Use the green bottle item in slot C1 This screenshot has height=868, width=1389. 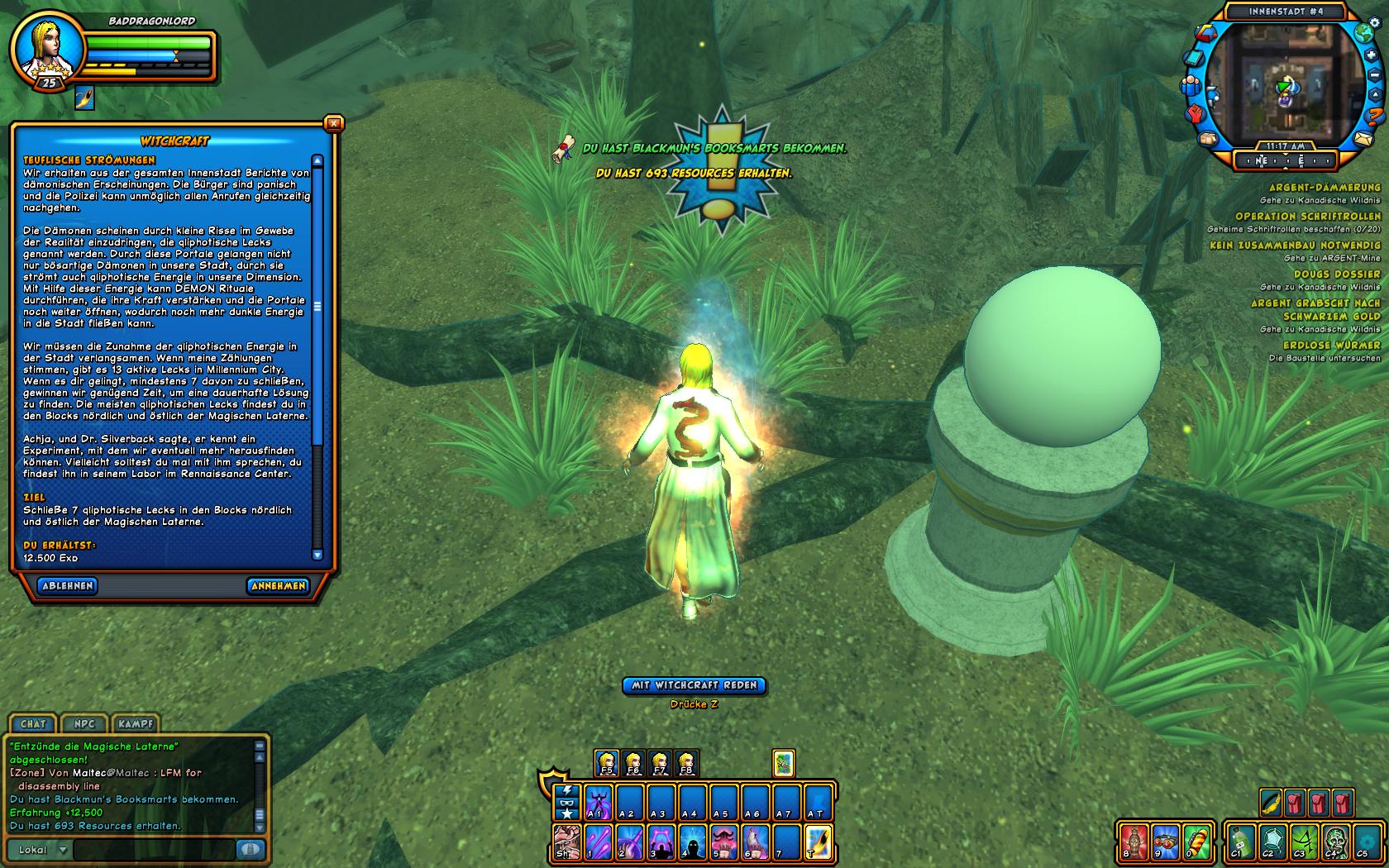point(1242,842)
